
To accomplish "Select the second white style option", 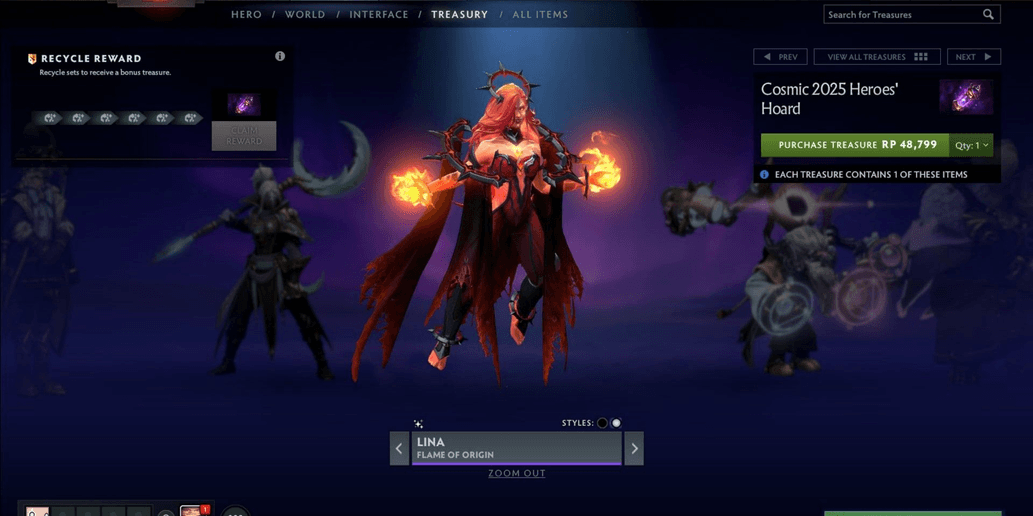I will [x=616, y=423].
